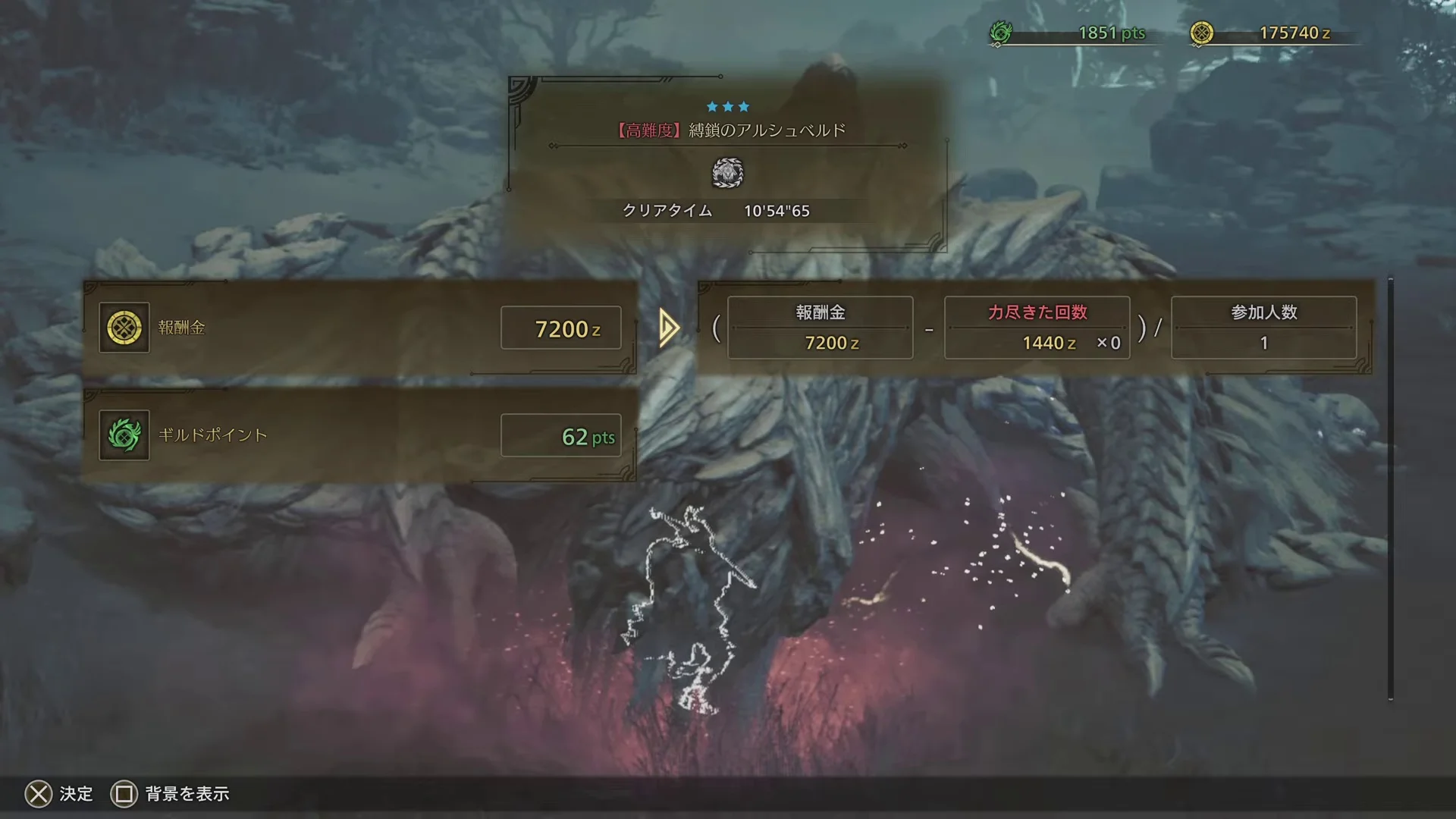Expand the 参加人数 member count panel
The image size is (1456, 819).
tap(1263, 327)
